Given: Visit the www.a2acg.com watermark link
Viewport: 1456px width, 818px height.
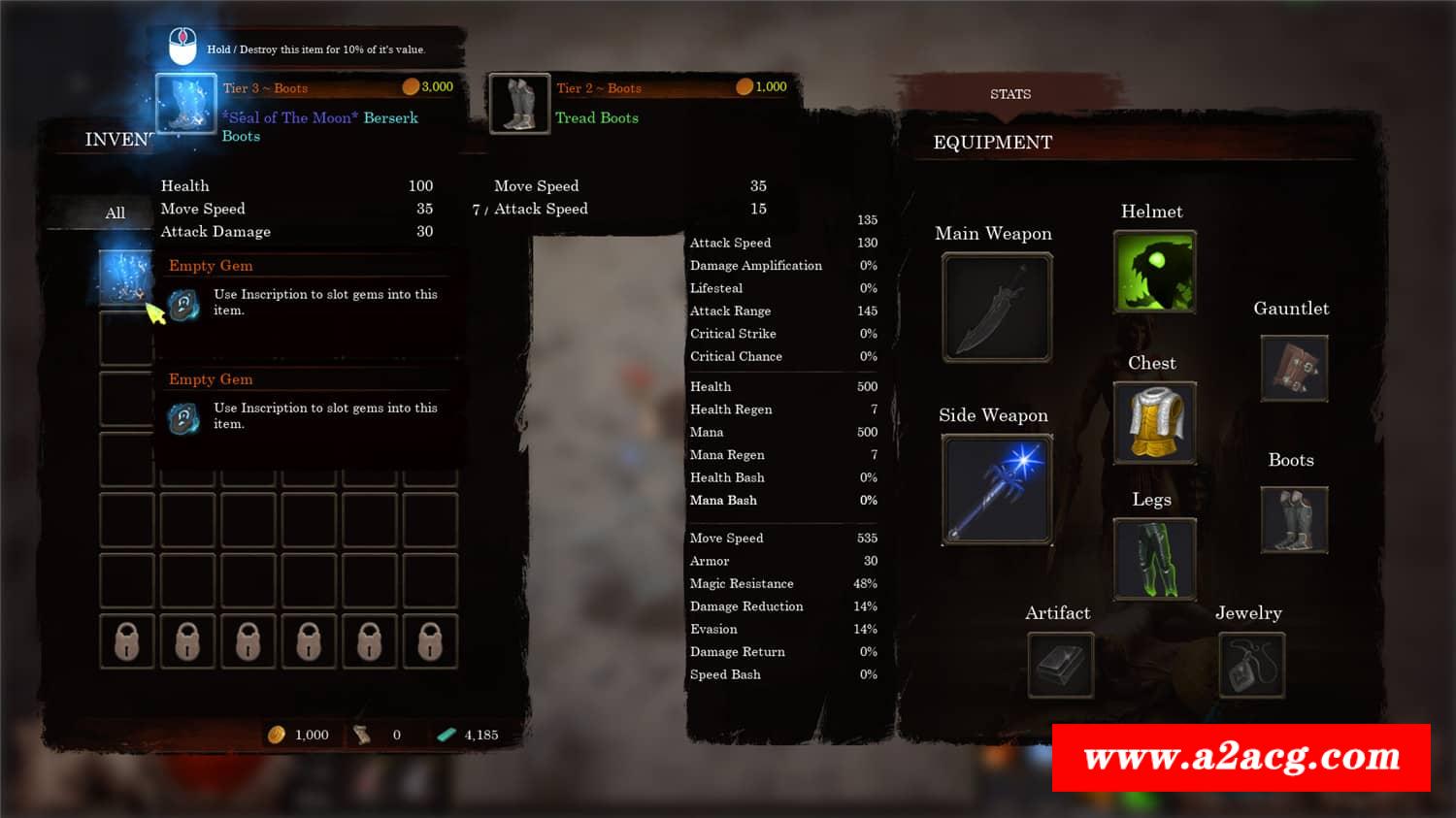Looking at the screenshot, I should point(1241,757).
